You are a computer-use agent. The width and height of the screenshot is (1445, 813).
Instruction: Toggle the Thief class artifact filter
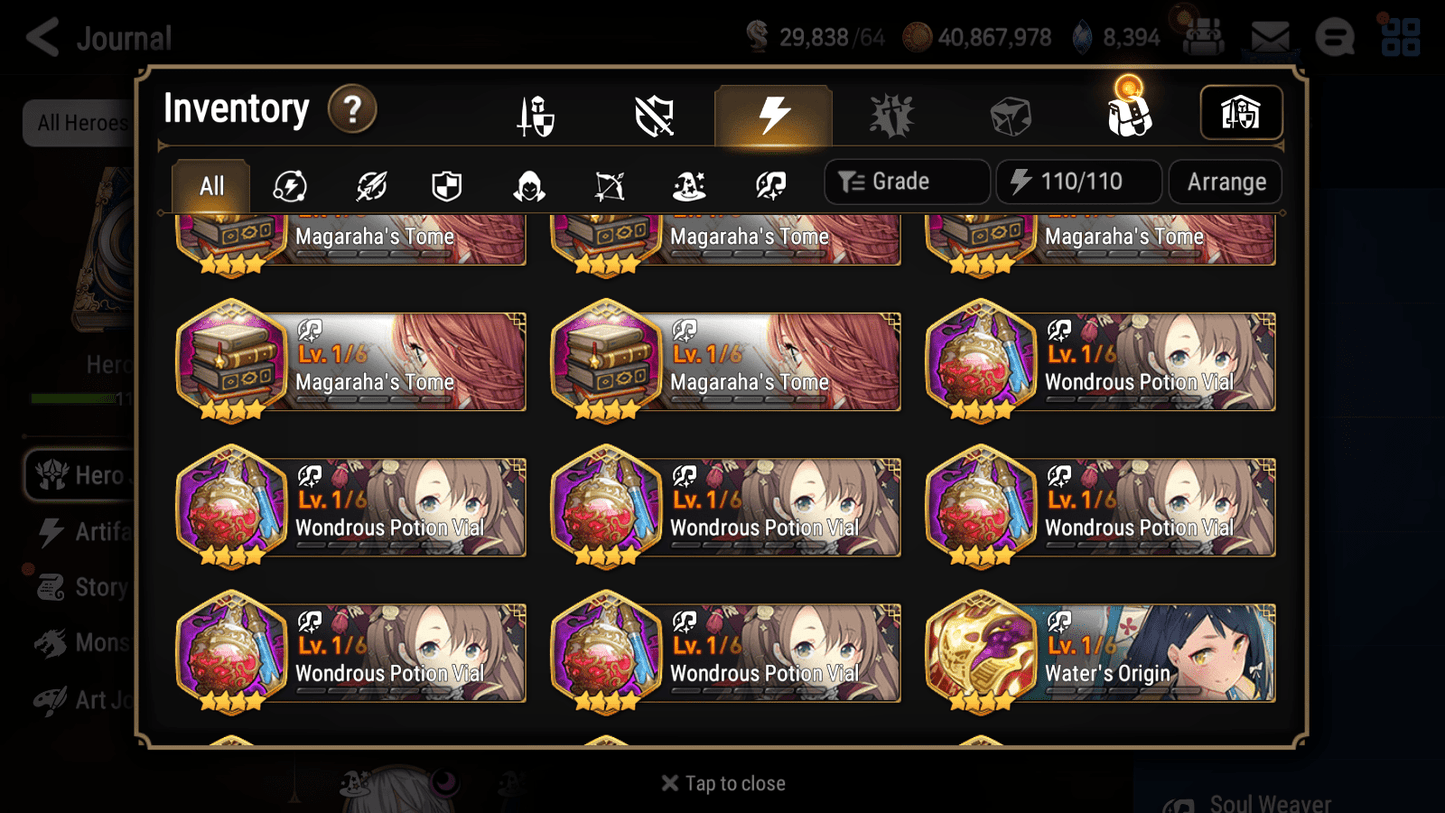click(528, 185)
